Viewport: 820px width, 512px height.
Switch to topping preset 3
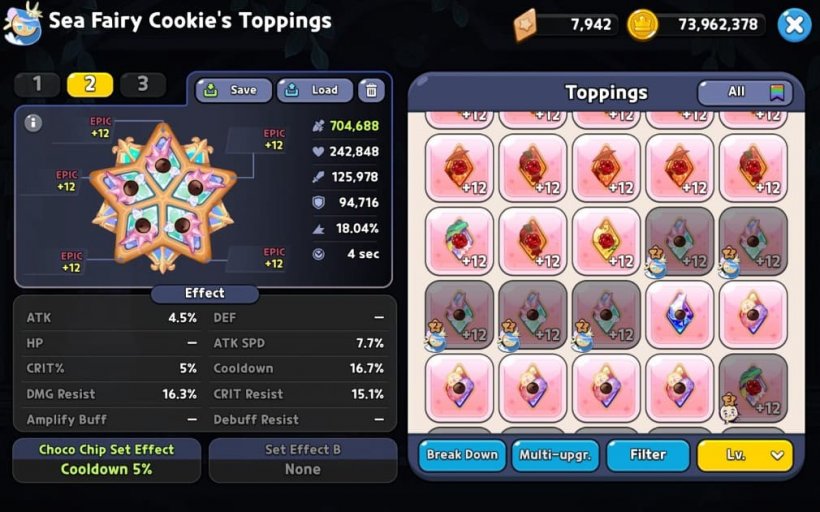[142, 84]
